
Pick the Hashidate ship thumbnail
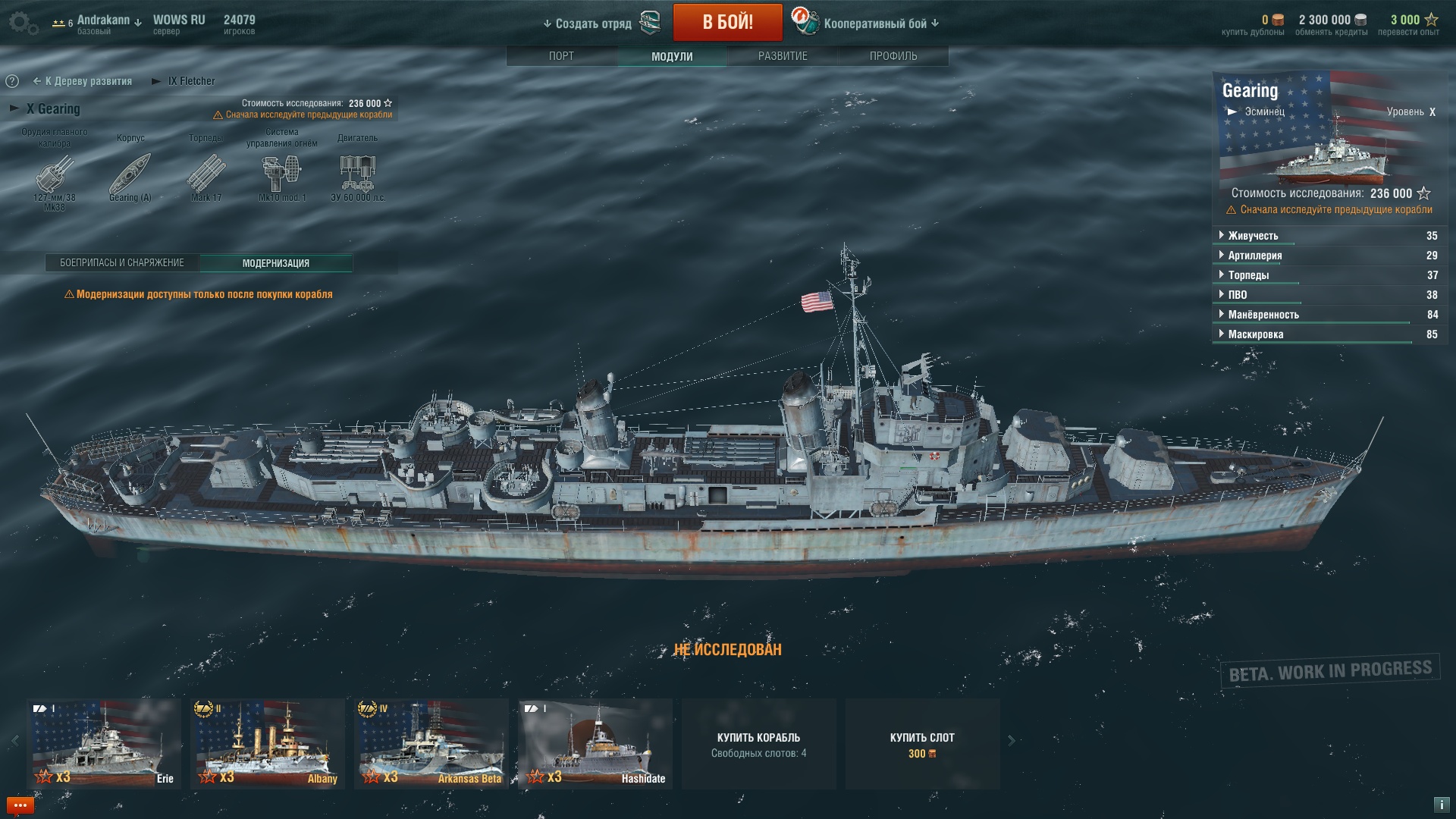pos(595,744)
